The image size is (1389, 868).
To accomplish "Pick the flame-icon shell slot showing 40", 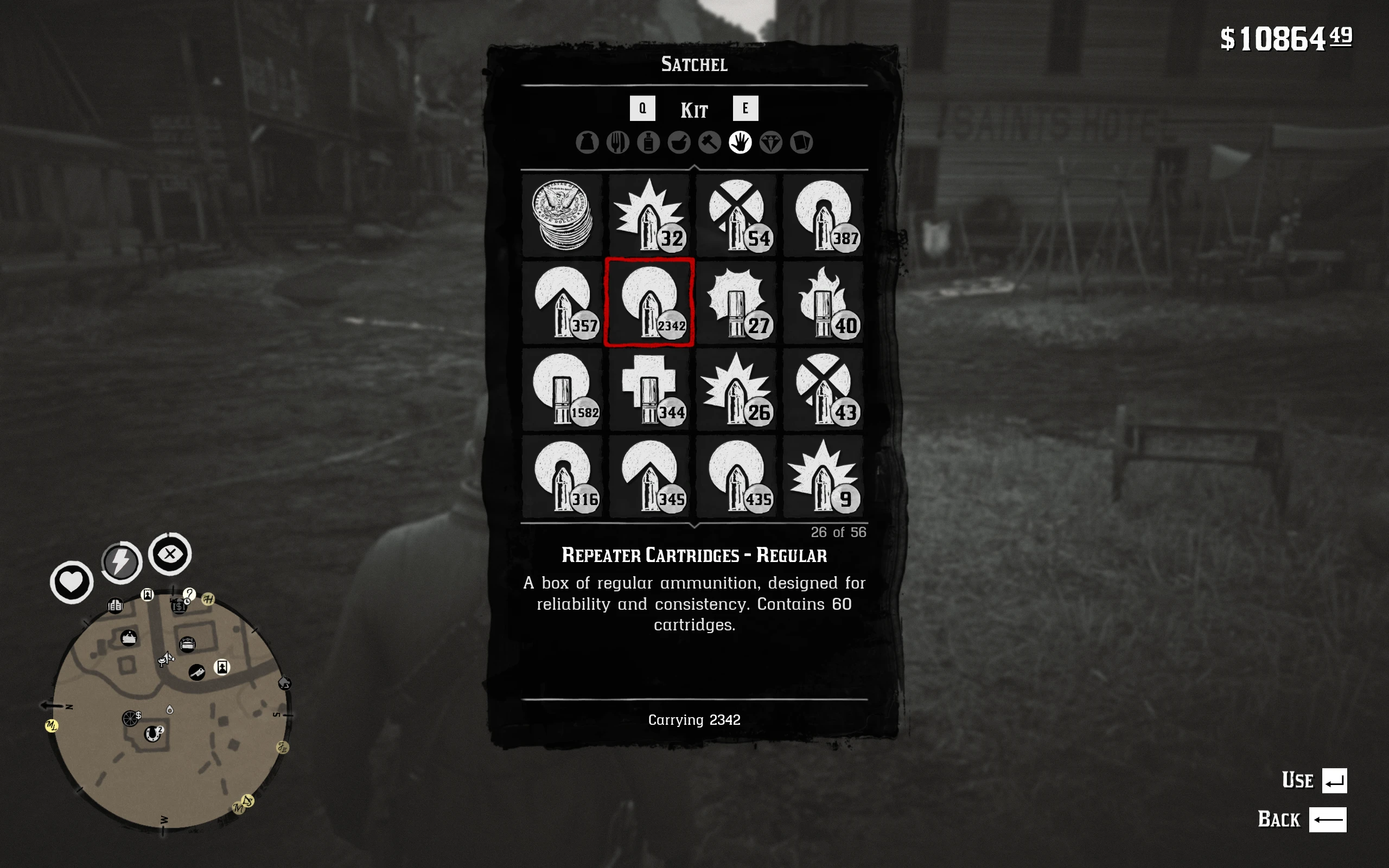I will [823, 303].
